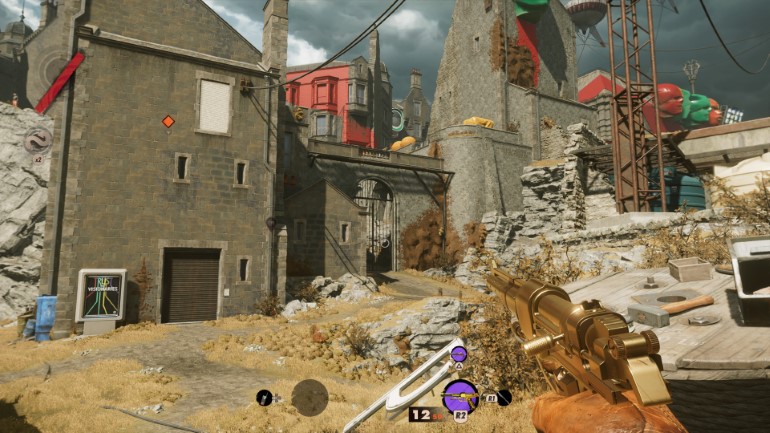770x433 pixels.
Task: Switch to the small holstered weapon icon
Action: 458,354
